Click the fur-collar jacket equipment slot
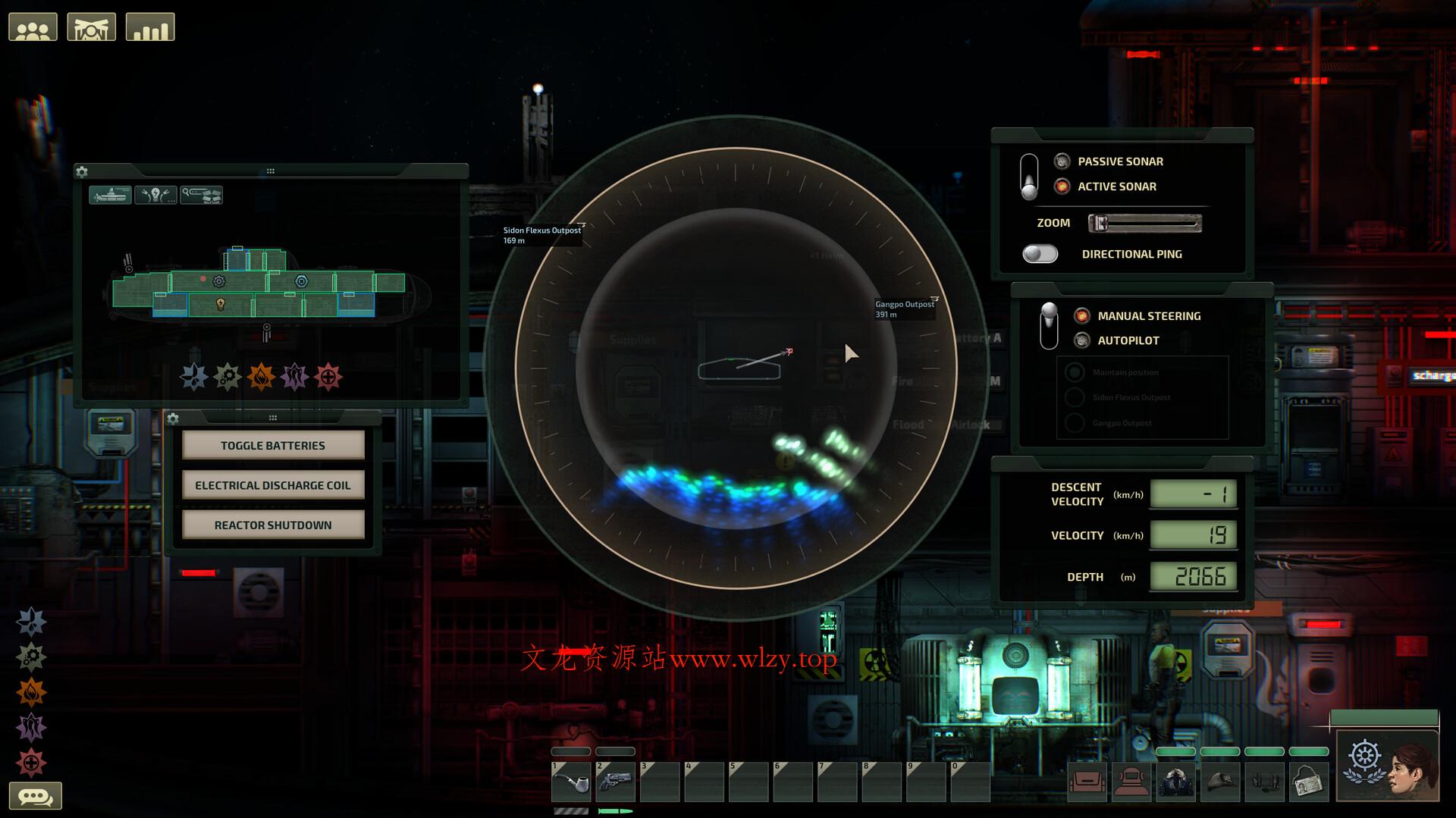 click(x=1176, y=782)
